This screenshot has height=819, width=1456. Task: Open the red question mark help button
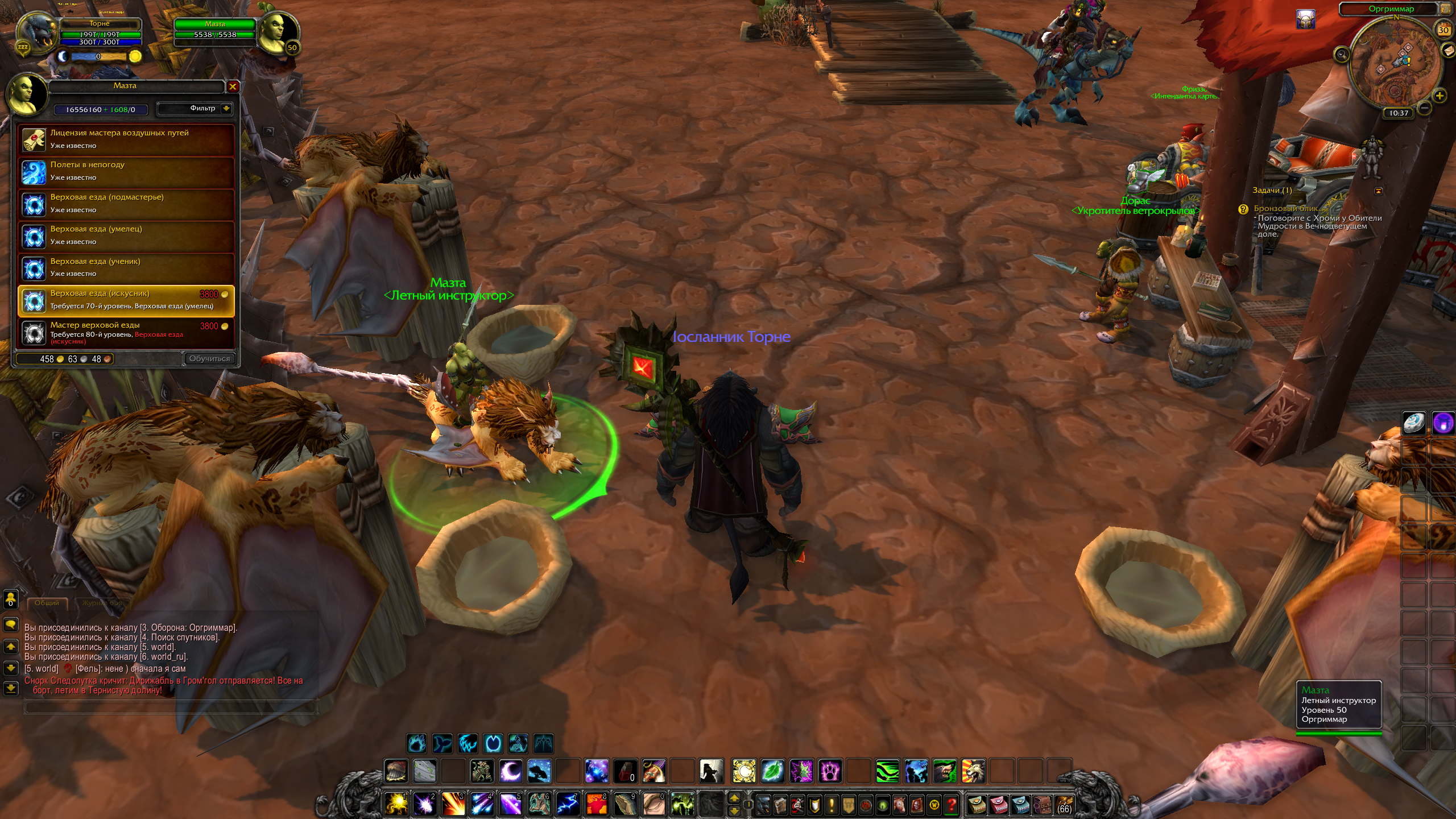click(x=951, y=805)
